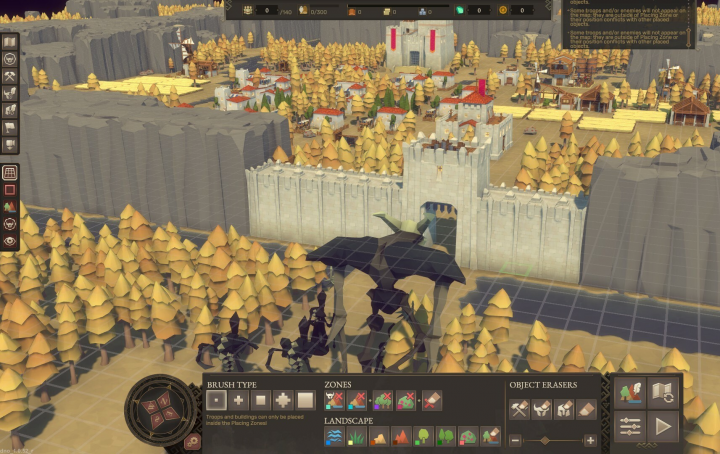
Task: Select the last zone eraser brush
Action: (x=432, y=400)
